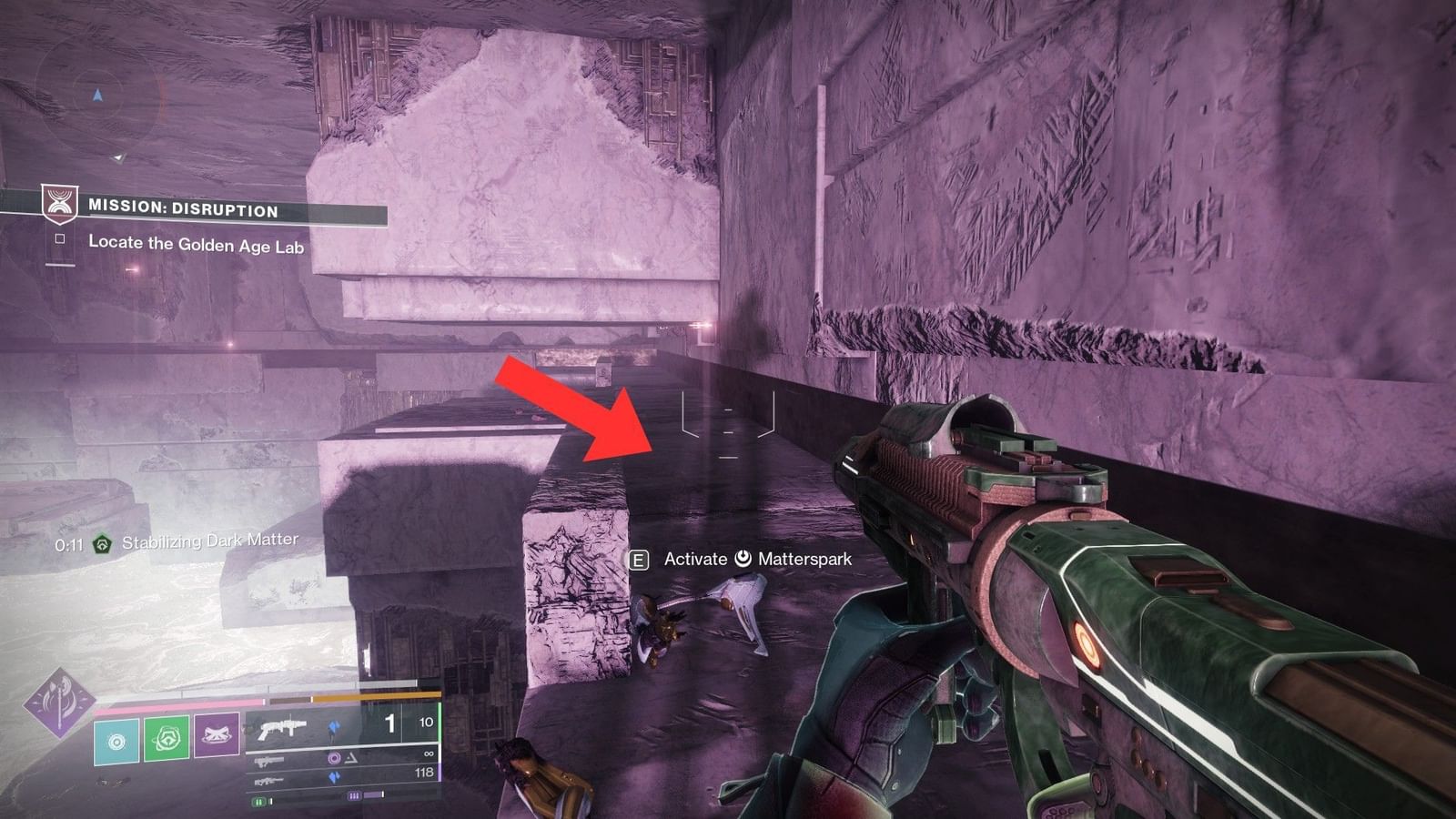Click the purple class ability icon
The image size is (1456, 819).
(218, 735)
